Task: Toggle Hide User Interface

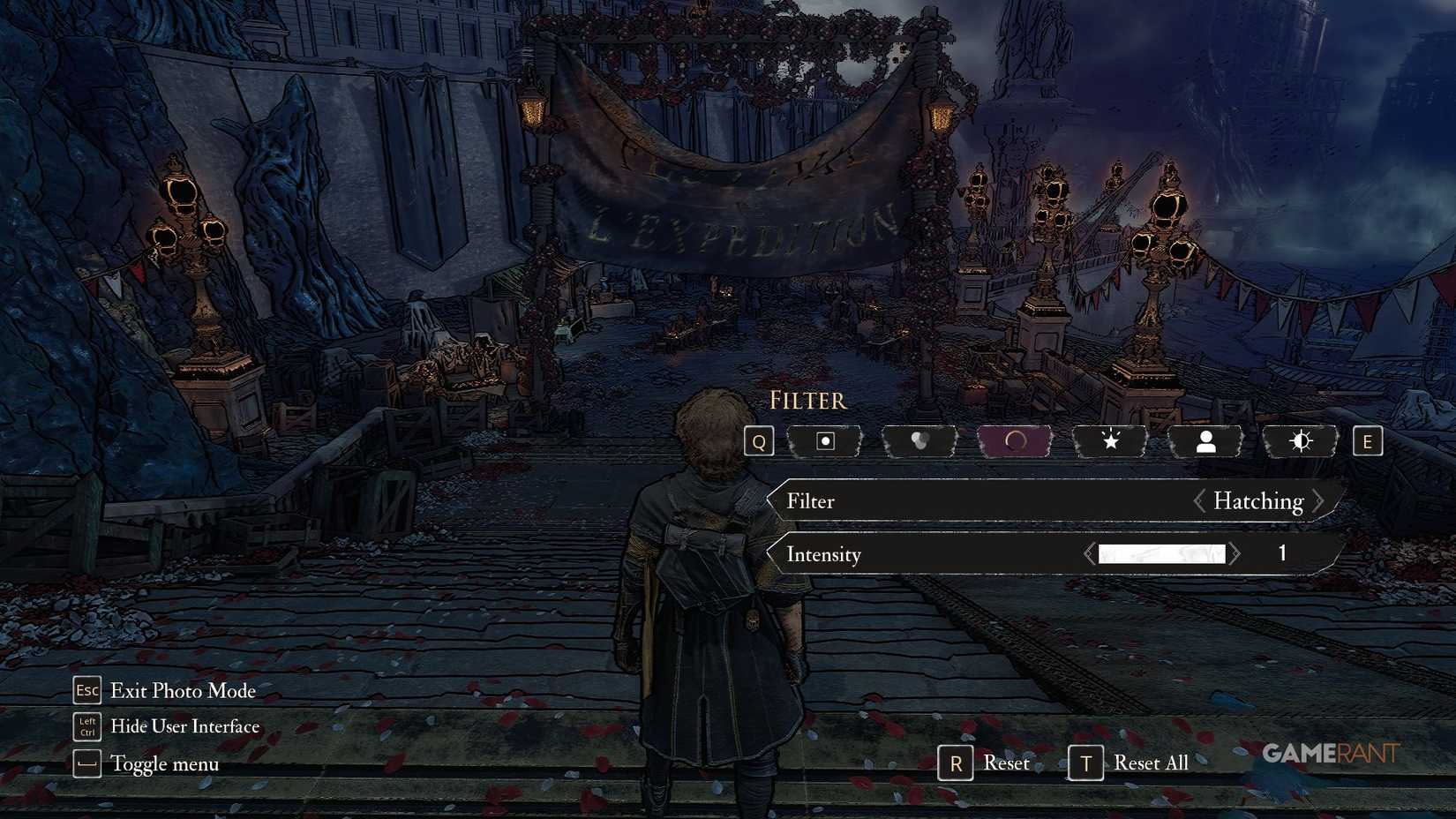Action: click(x=184, y=726)
